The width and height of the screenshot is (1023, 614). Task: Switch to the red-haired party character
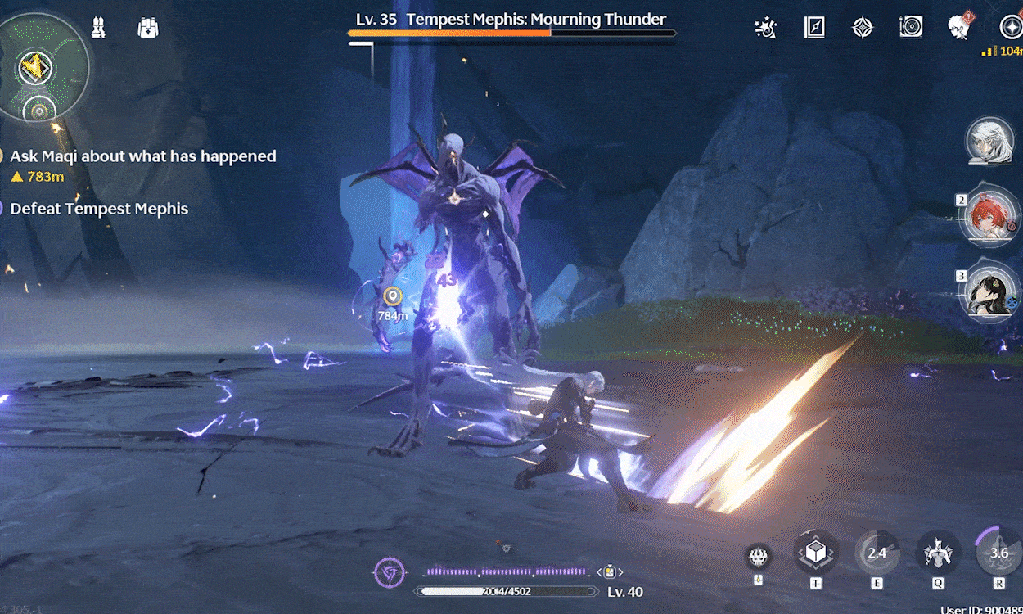tap(988, 215)
